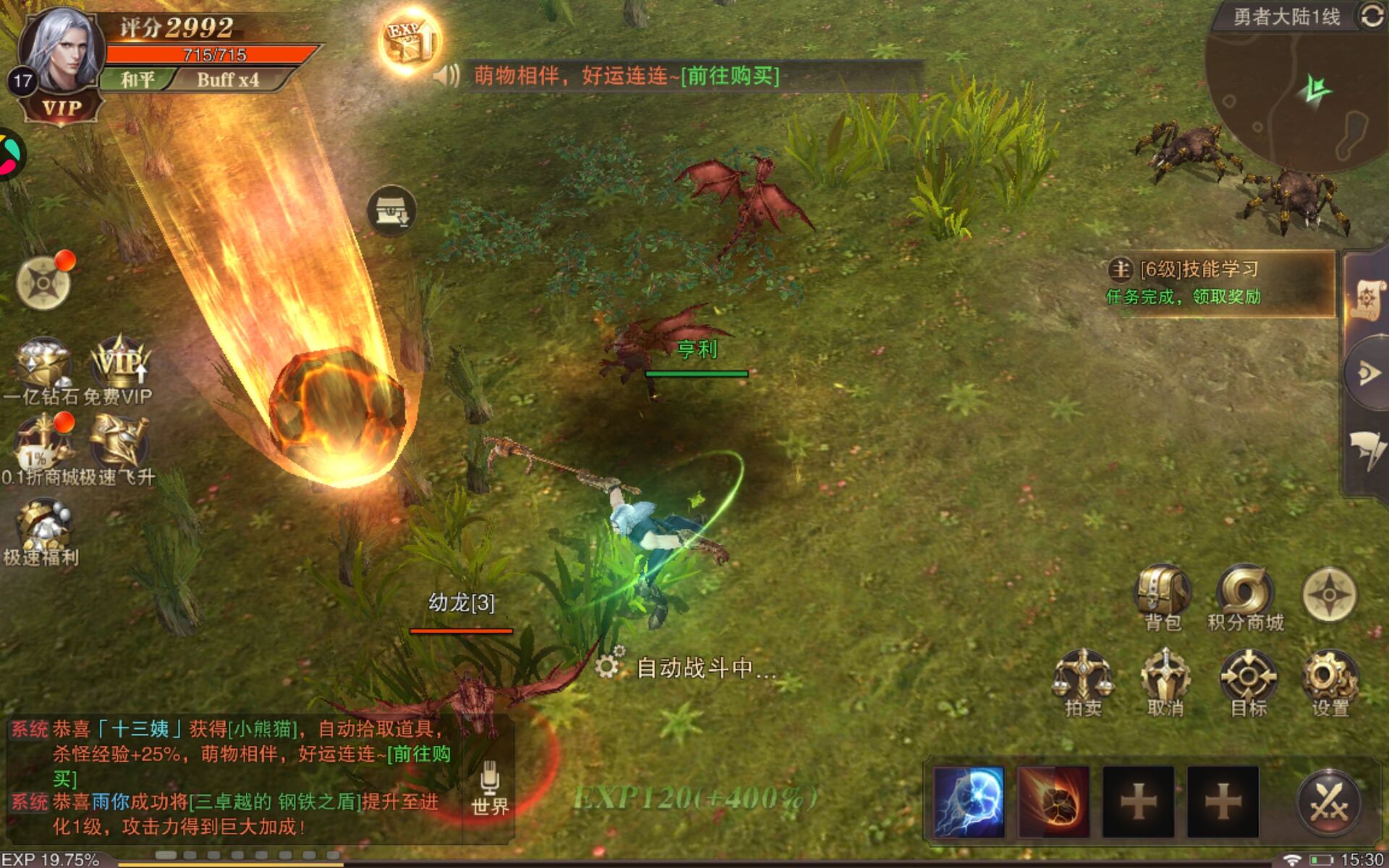
Task: Click the golden EXP boost icon
Action: (x=409, y=41)
